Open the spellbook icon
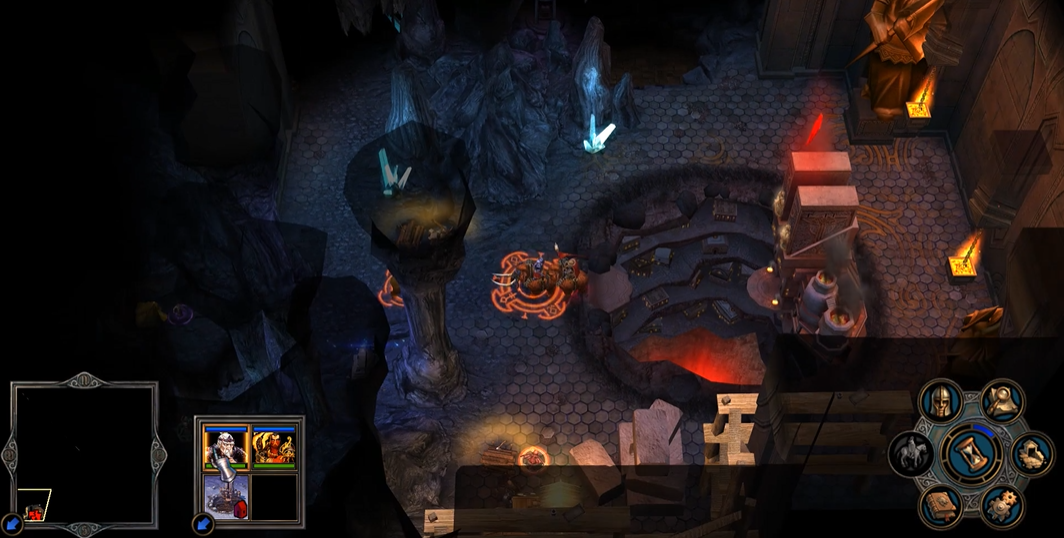The image size is (1064, 538). click(x=941, y=507)
